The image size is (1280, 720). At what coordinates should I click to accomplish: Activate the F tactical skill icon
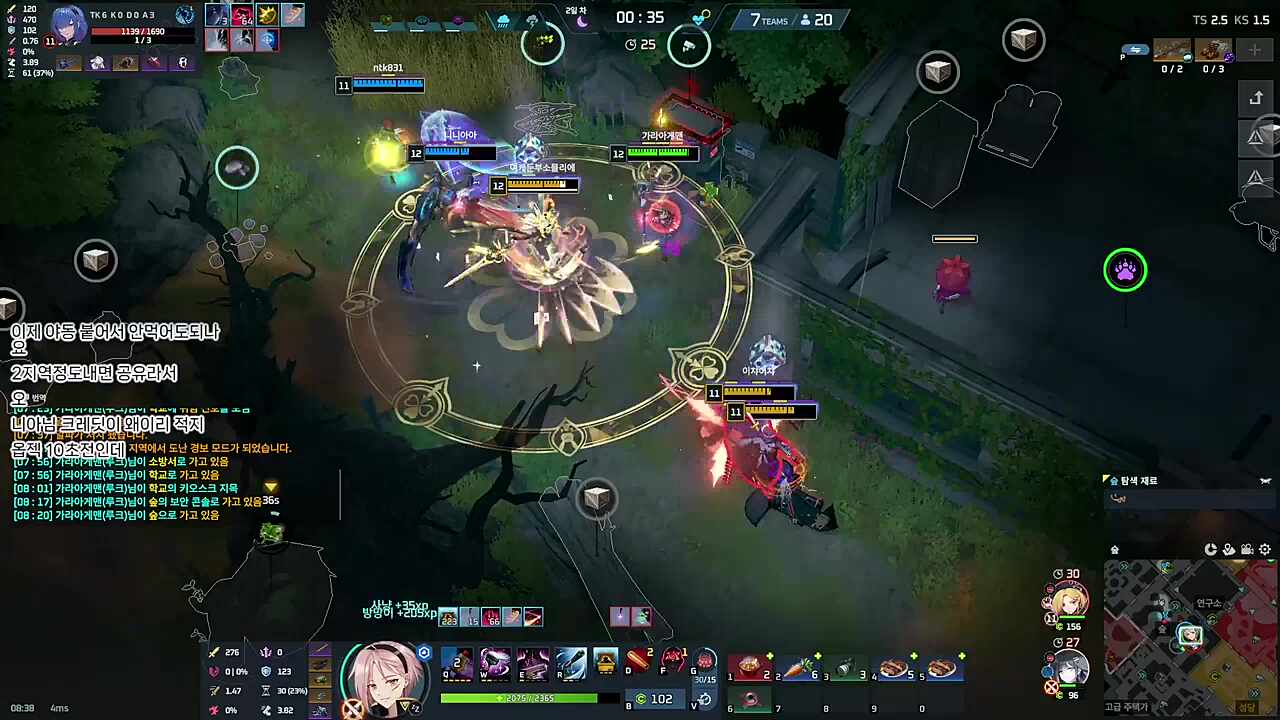coord(674,661)
